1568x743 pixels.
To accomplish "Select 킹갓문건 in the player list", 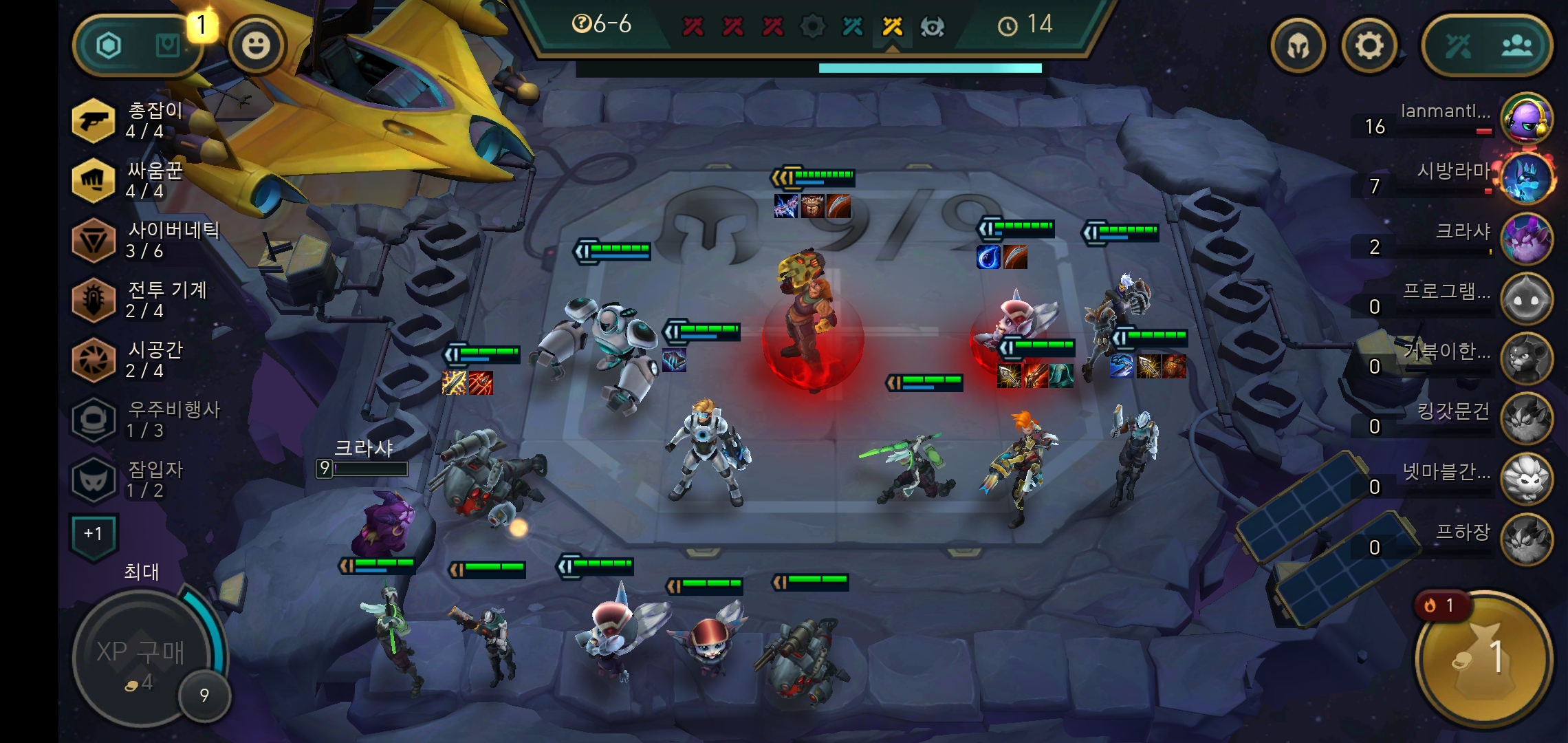I will [1526, 418].
